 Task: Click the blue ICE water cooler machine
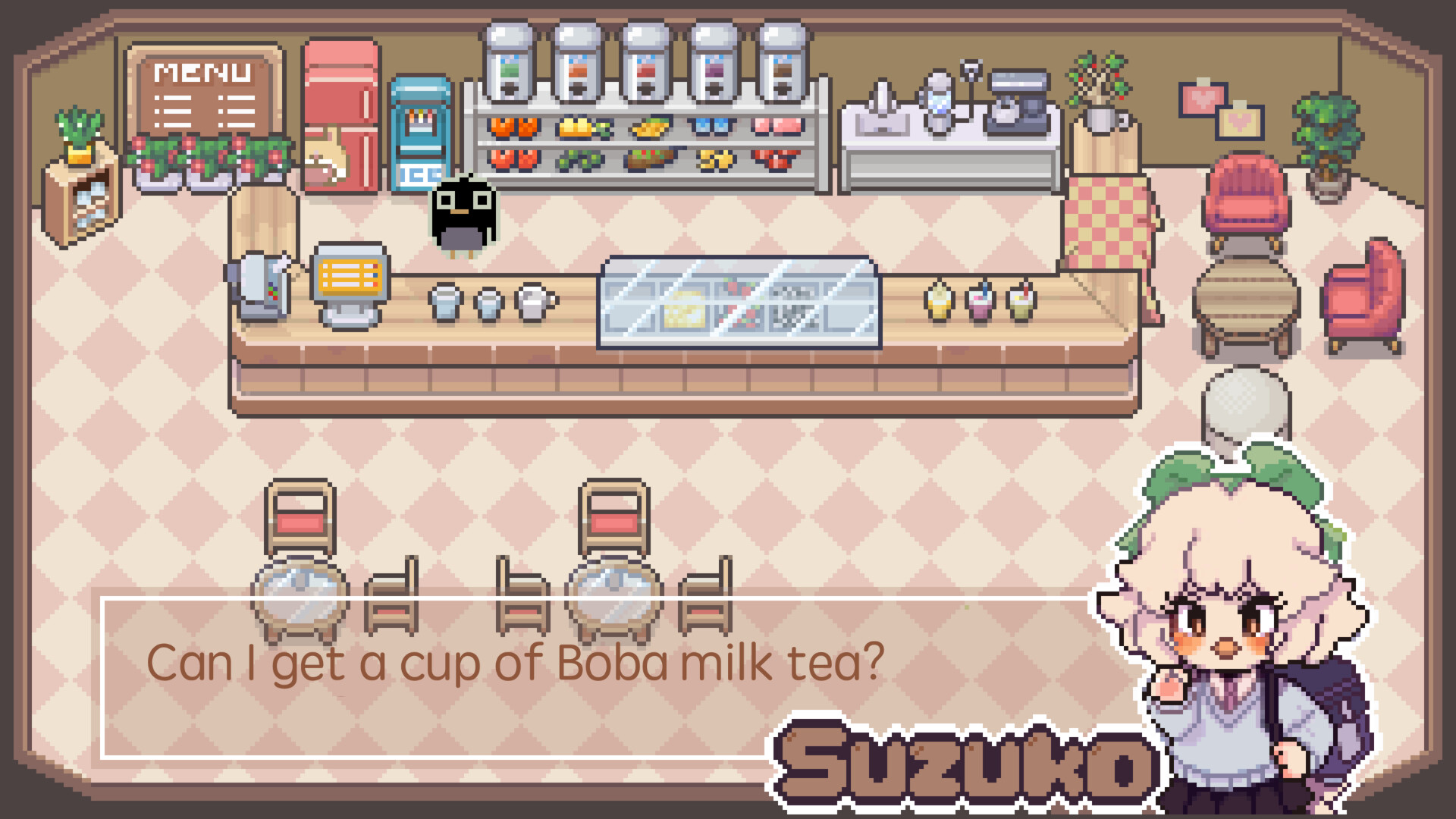tap(422, 133)
